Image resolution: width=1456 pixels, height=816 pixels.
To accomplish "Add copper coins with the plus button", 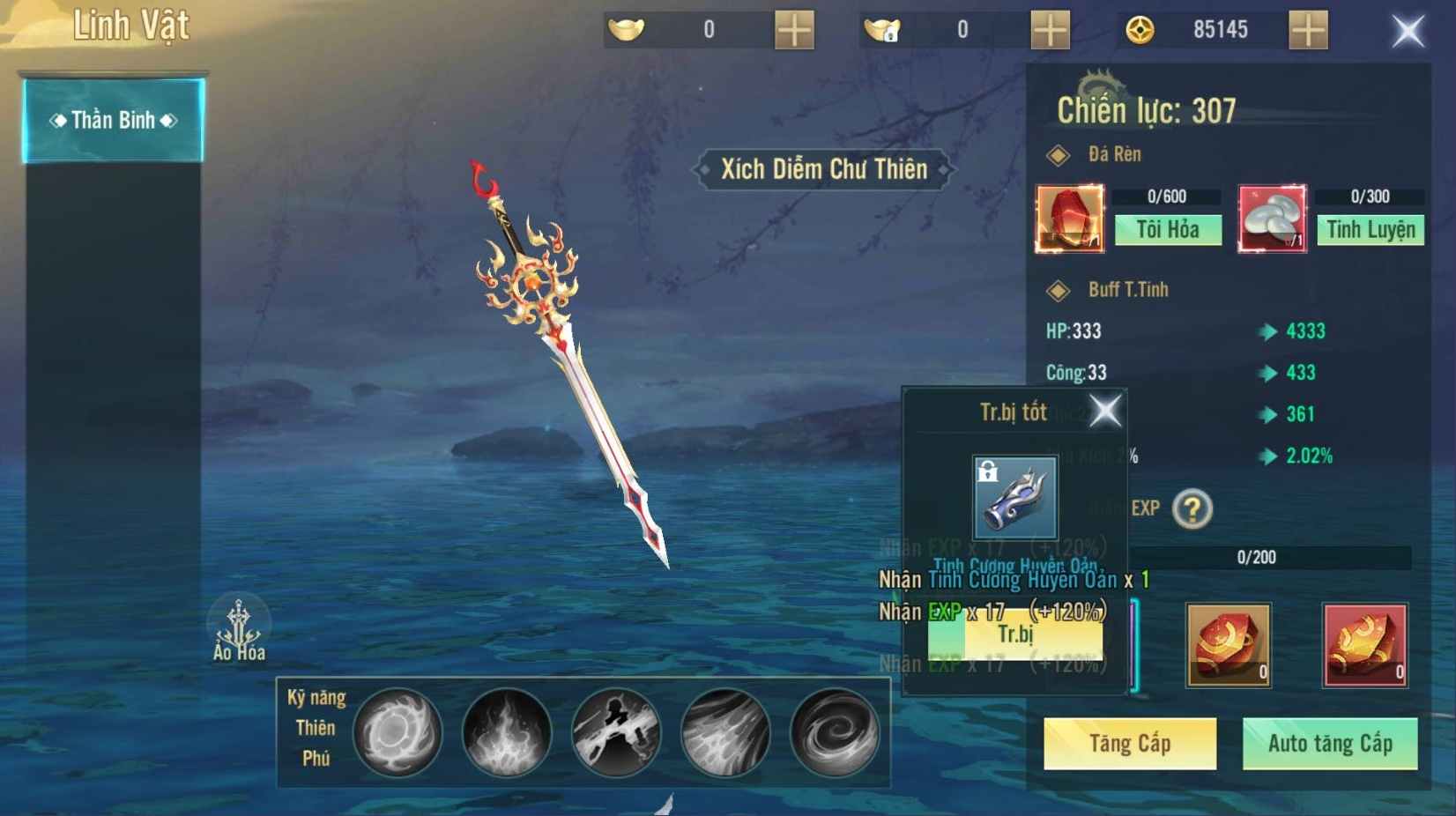I will [1308, 30].
